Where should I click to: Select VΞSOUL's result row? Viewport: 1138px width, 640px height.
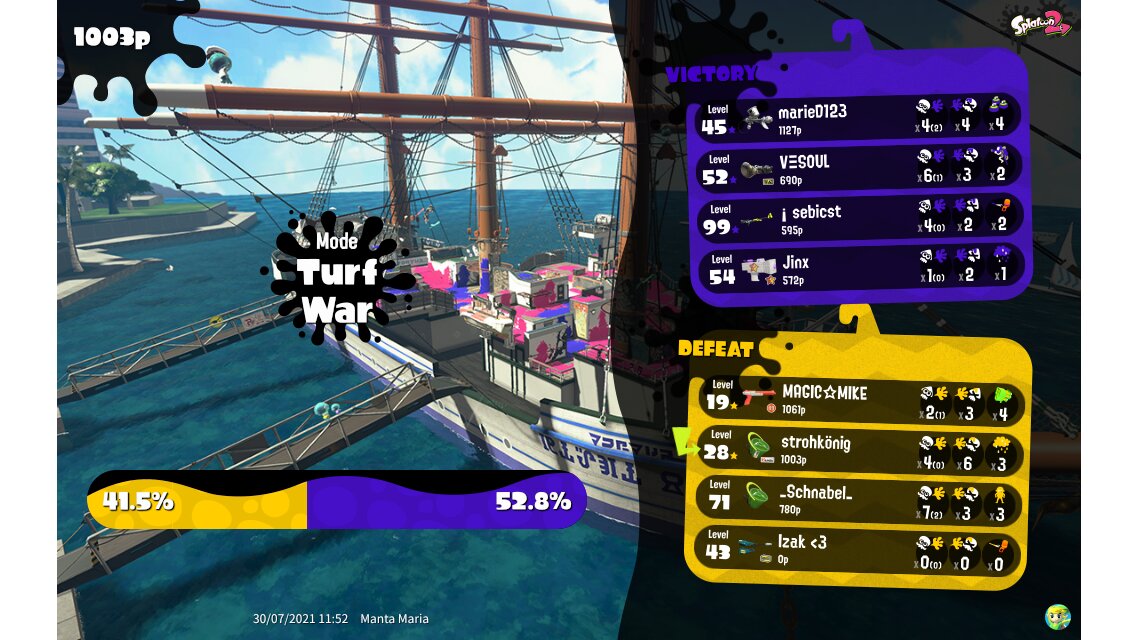pyautogui.click(x=858, y=168)
